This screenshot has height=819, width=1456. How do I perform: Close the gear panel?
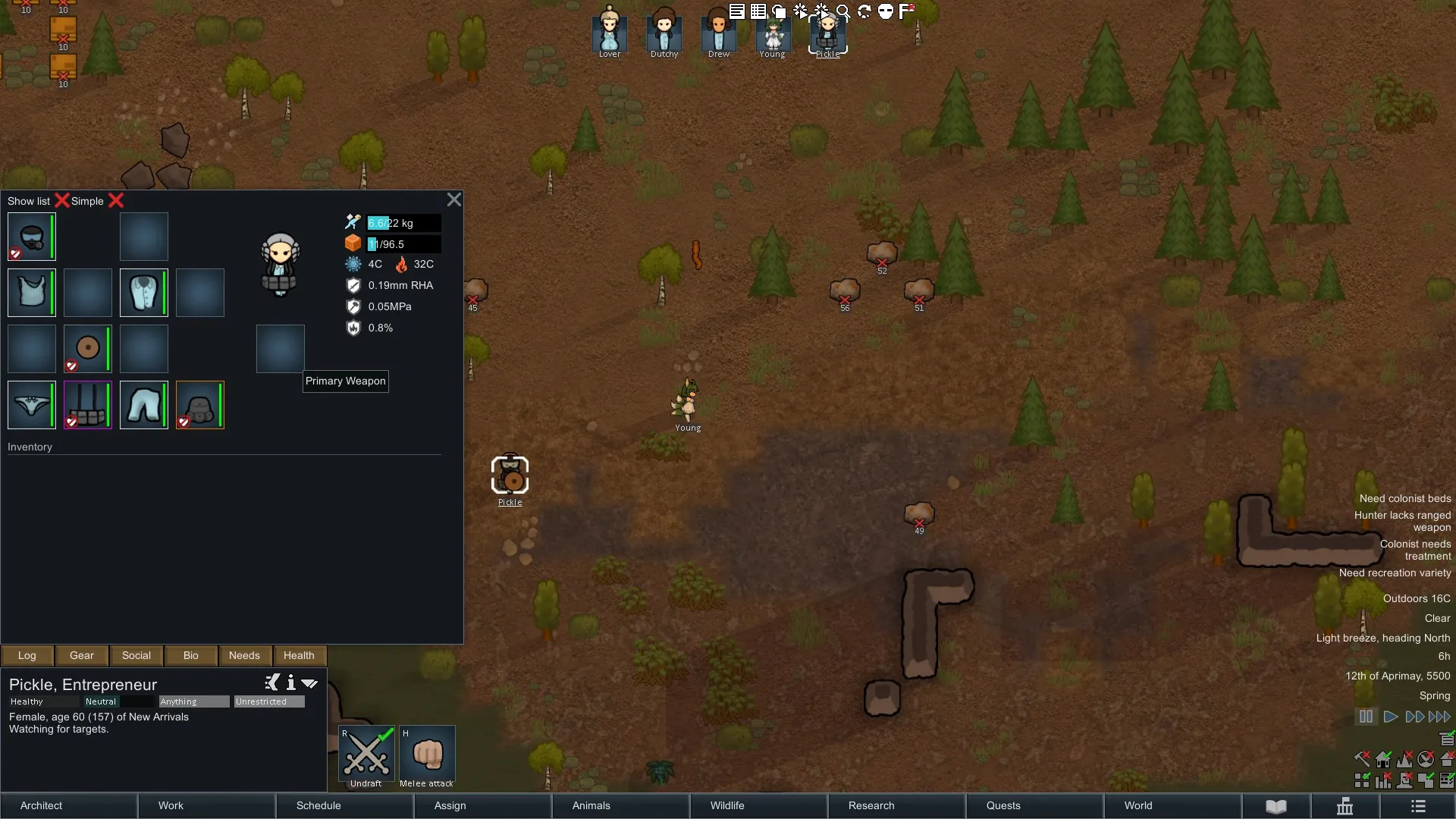[x=453, y=199]
